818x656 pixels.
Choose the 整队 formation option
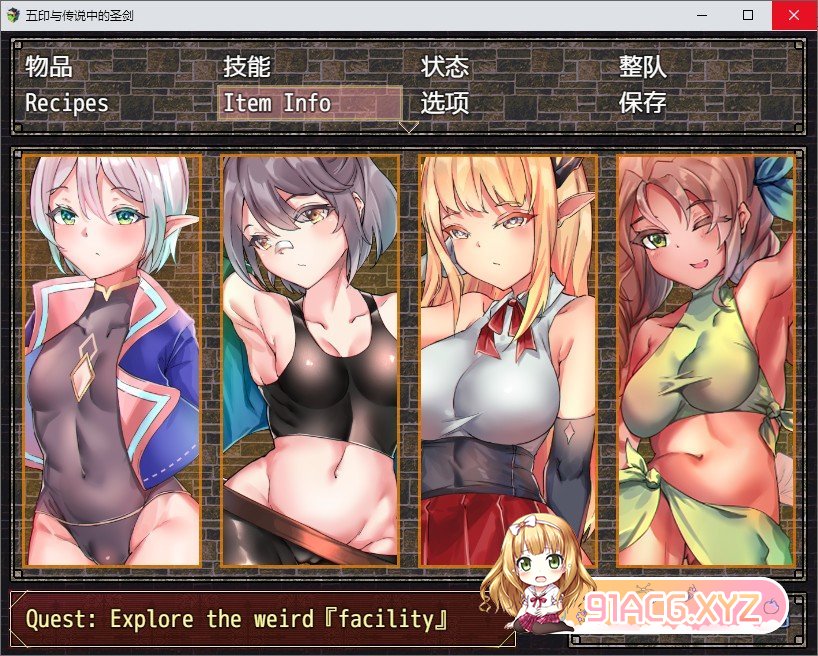point(643,67)
